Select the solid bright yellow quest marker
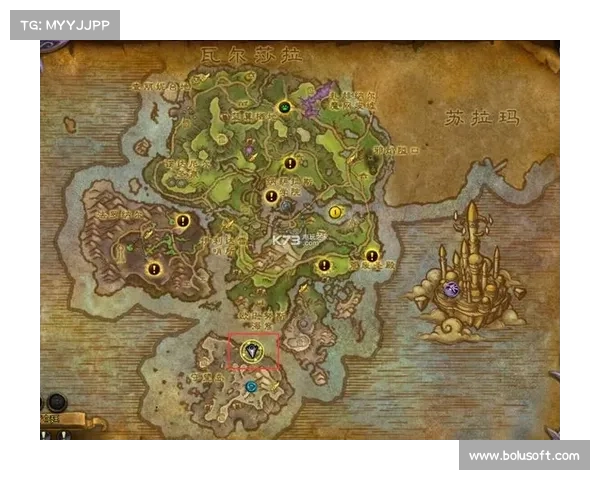 click(335, 212)
